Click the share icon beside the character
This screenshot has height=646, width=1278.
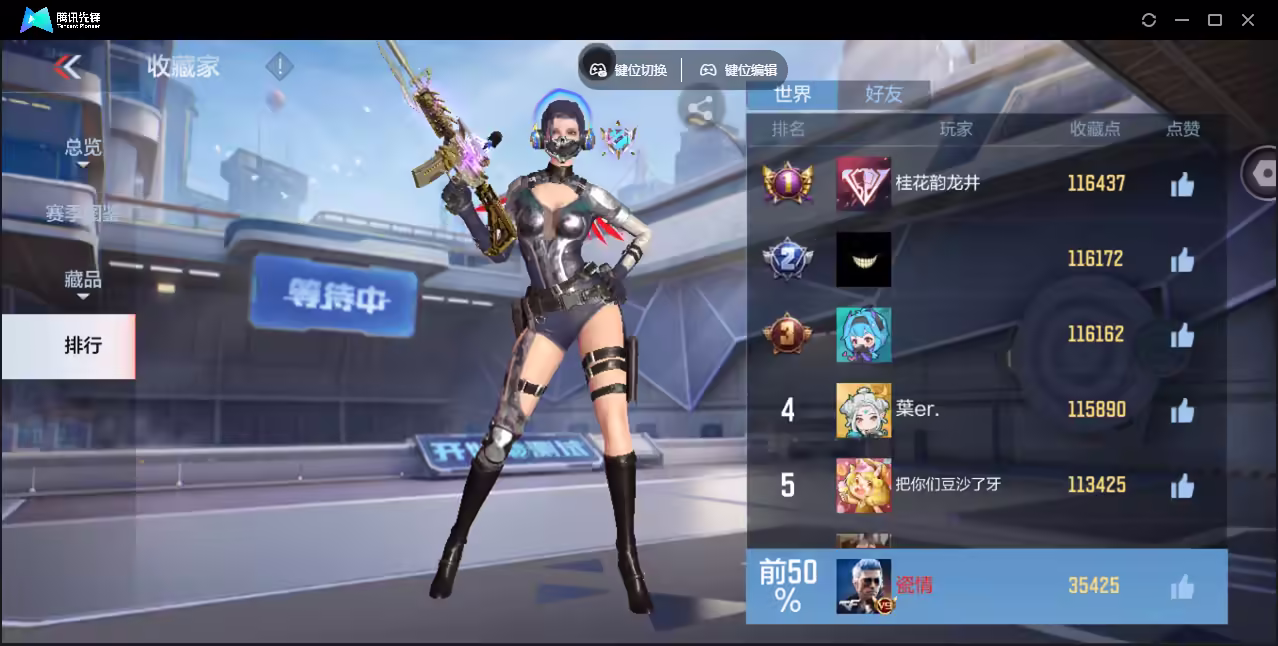[700, 110]
